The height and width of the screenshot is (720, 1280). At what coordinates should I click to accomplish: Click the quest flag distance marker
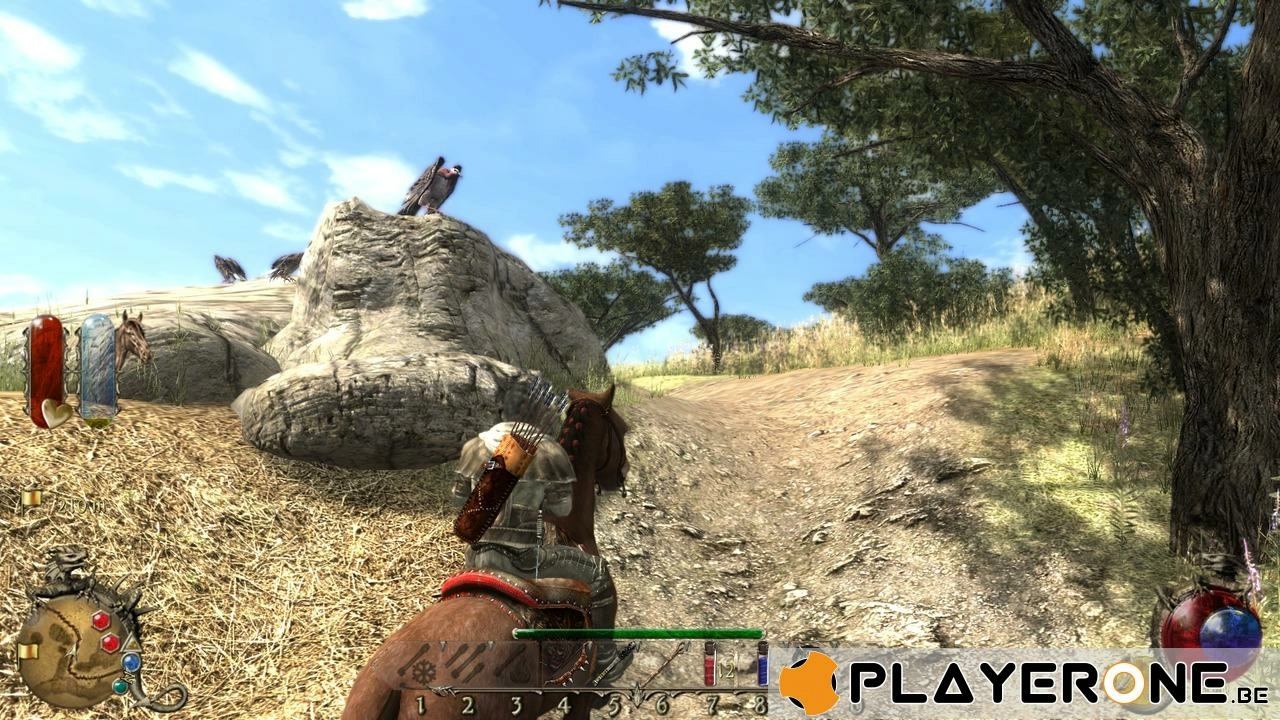click(x=30, y=497)
